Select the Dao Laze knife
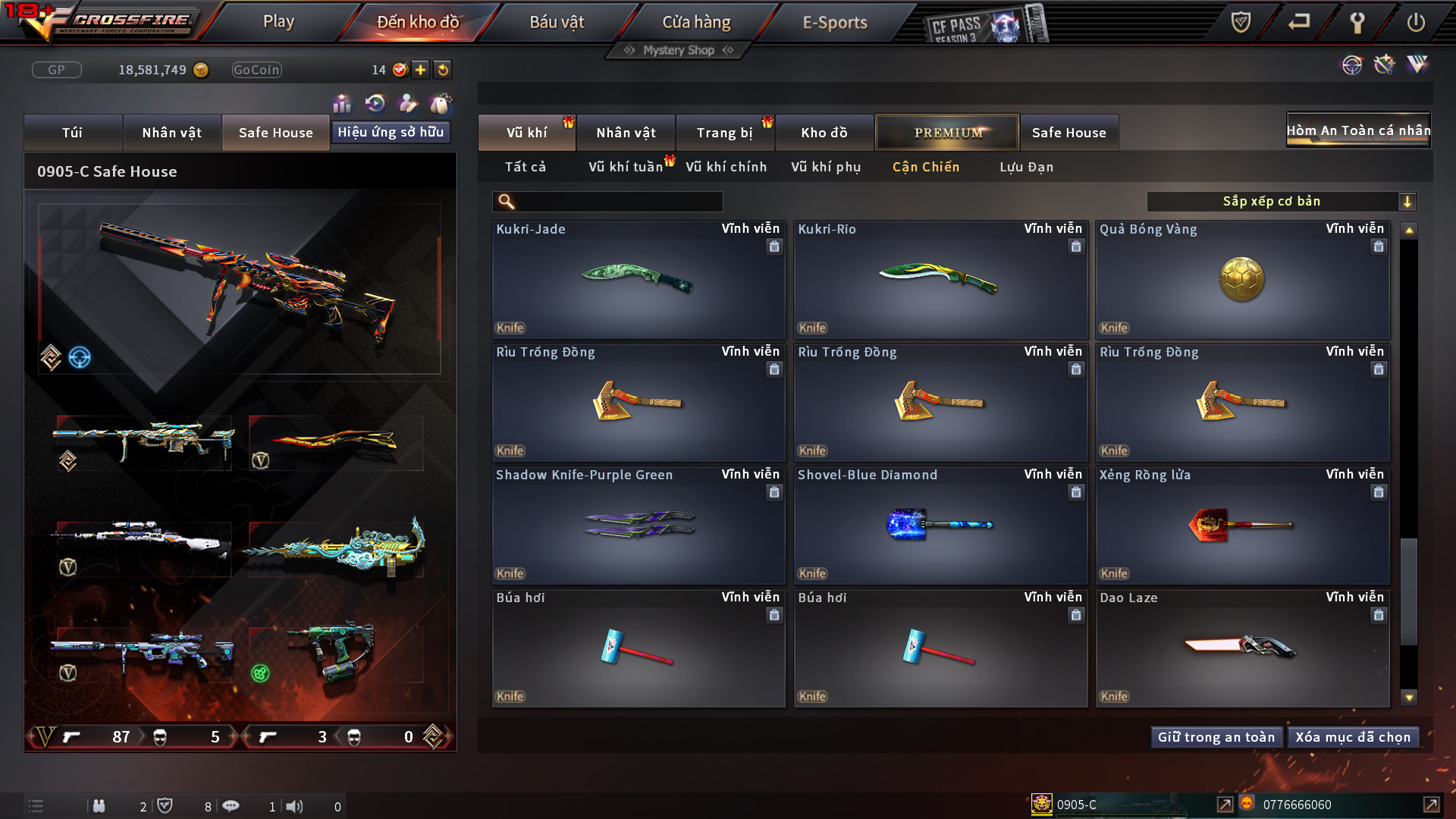The height and width of the screenshot is (819, 1456). (x=1241, y=648)
